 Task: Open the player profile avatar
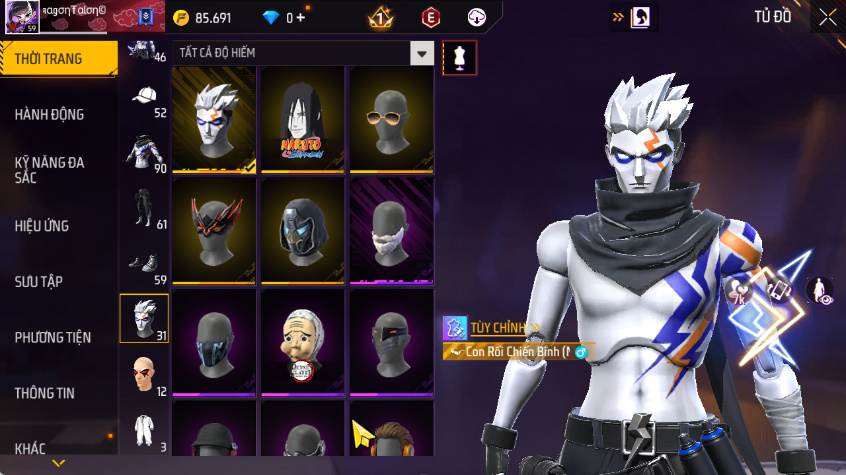[24, 17]
